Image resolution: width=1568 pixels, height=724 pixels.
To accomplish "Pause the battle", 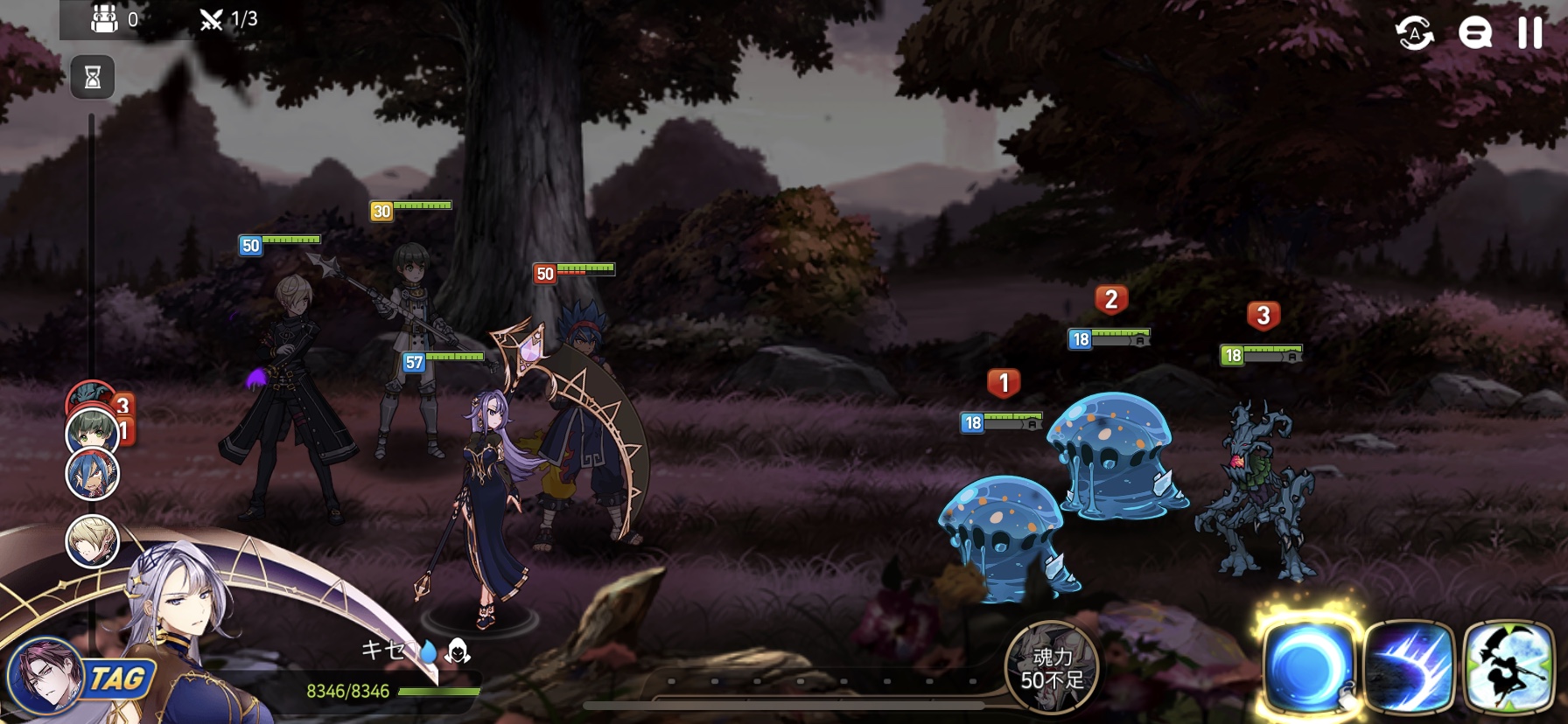I will pos(1529,33).
